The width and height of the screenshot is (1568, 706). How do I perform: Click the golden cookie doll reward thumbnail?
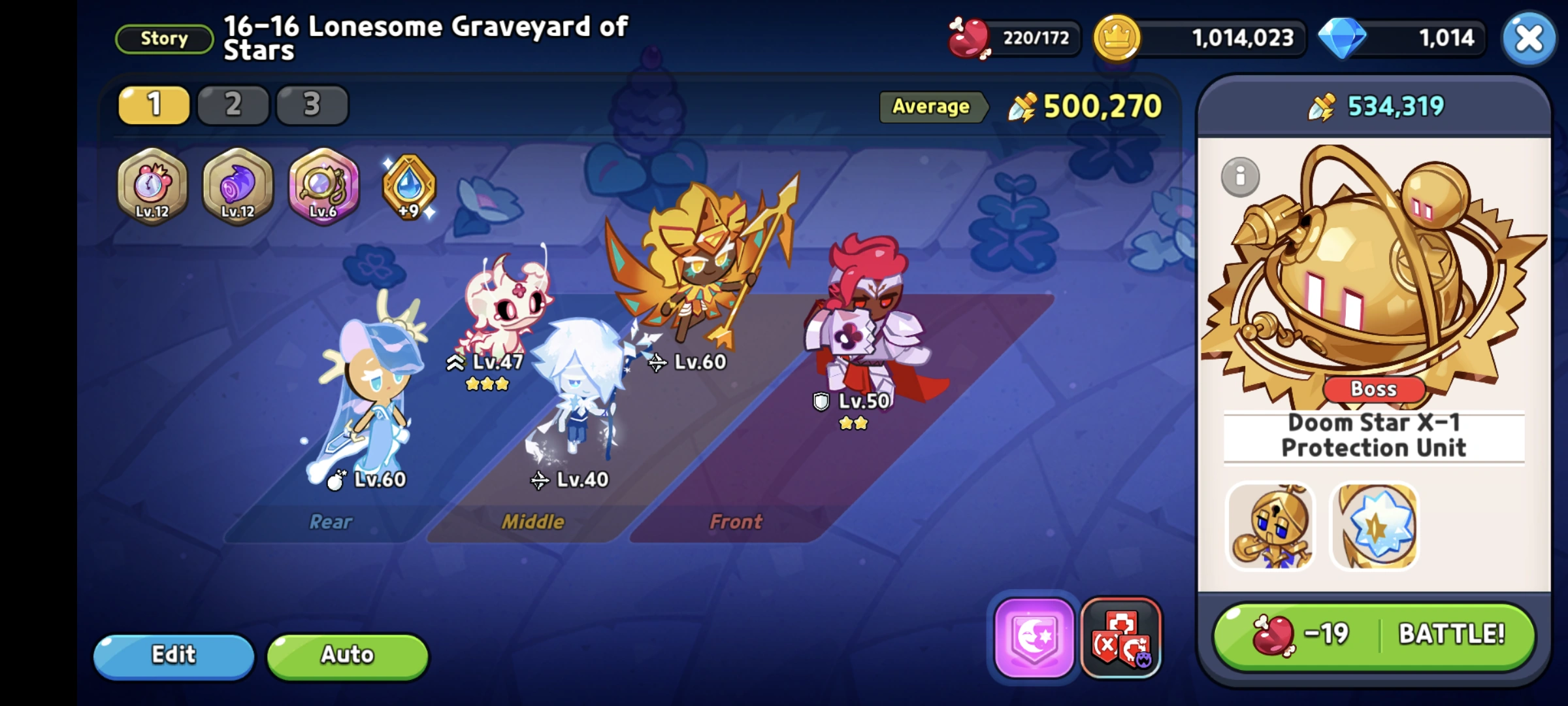pos(1270,527)
